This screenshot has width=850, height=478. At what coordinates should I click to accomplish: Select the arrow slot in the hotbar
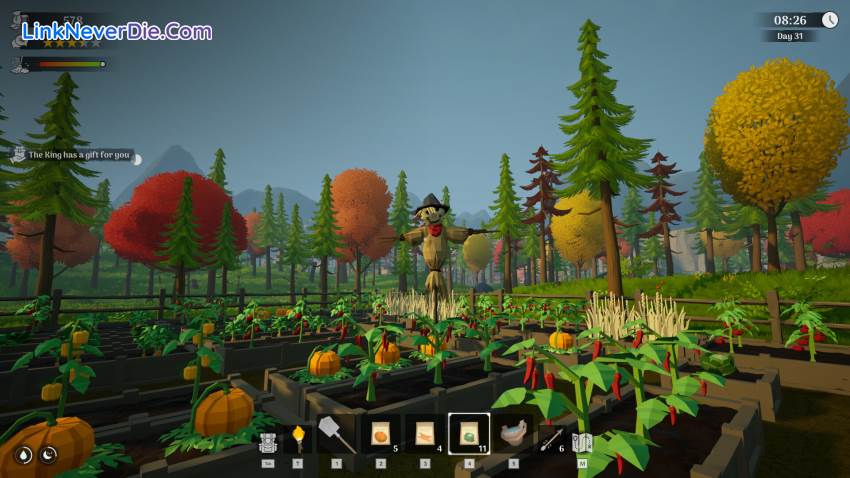[x=552, y=438]
